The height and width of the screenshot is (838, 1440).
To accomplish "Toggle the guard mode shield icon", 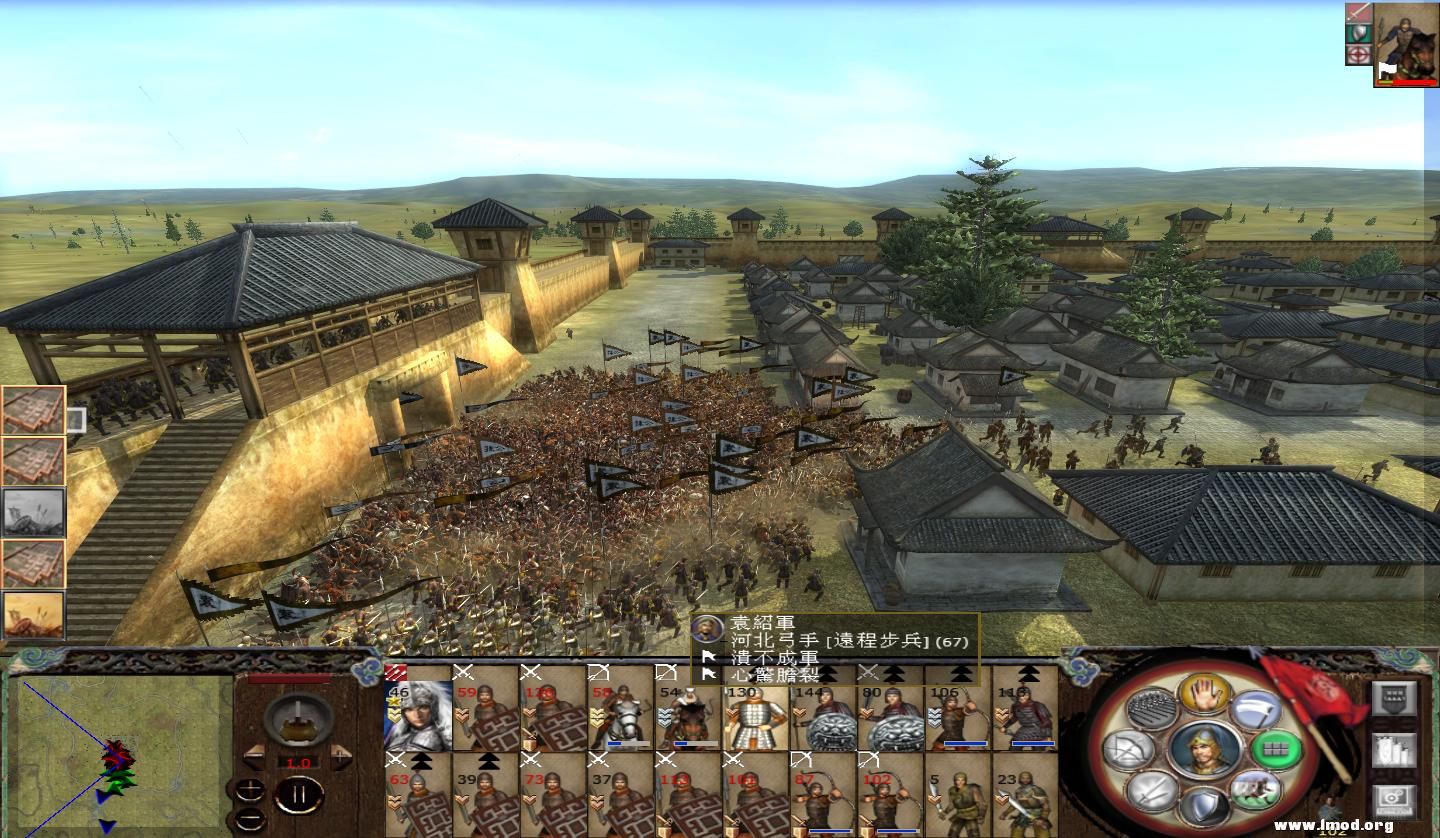I will [x=1203, y=806].
